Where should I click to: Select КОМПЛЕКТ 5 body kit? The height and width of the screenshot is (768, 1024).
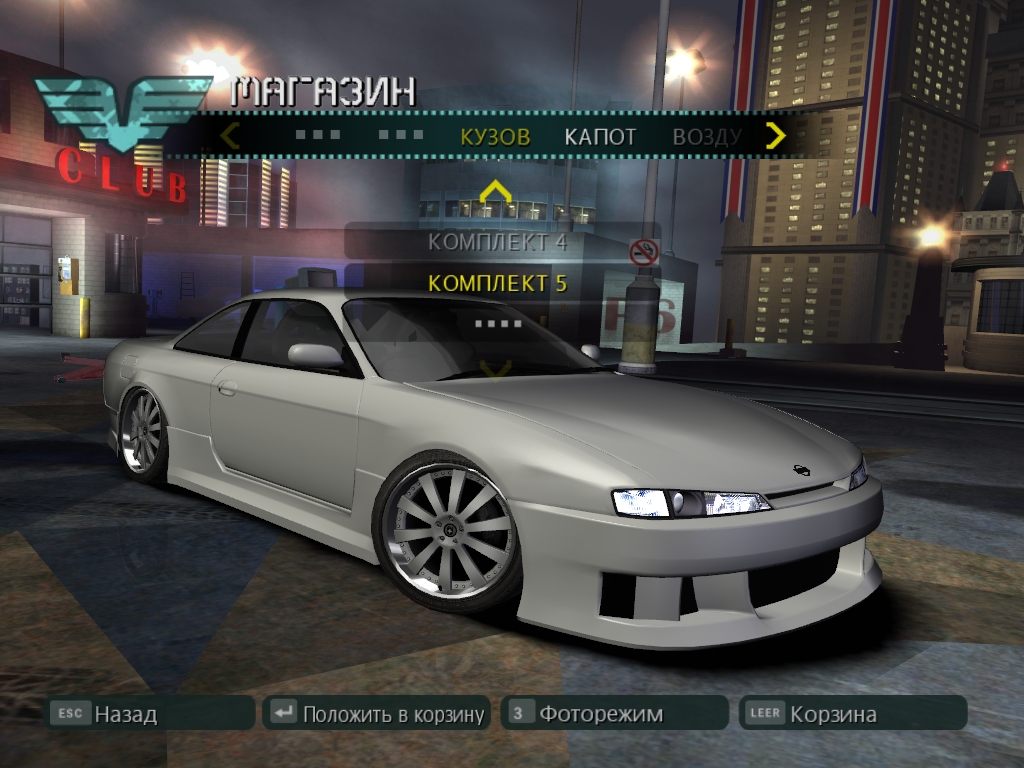pos(497,283)
